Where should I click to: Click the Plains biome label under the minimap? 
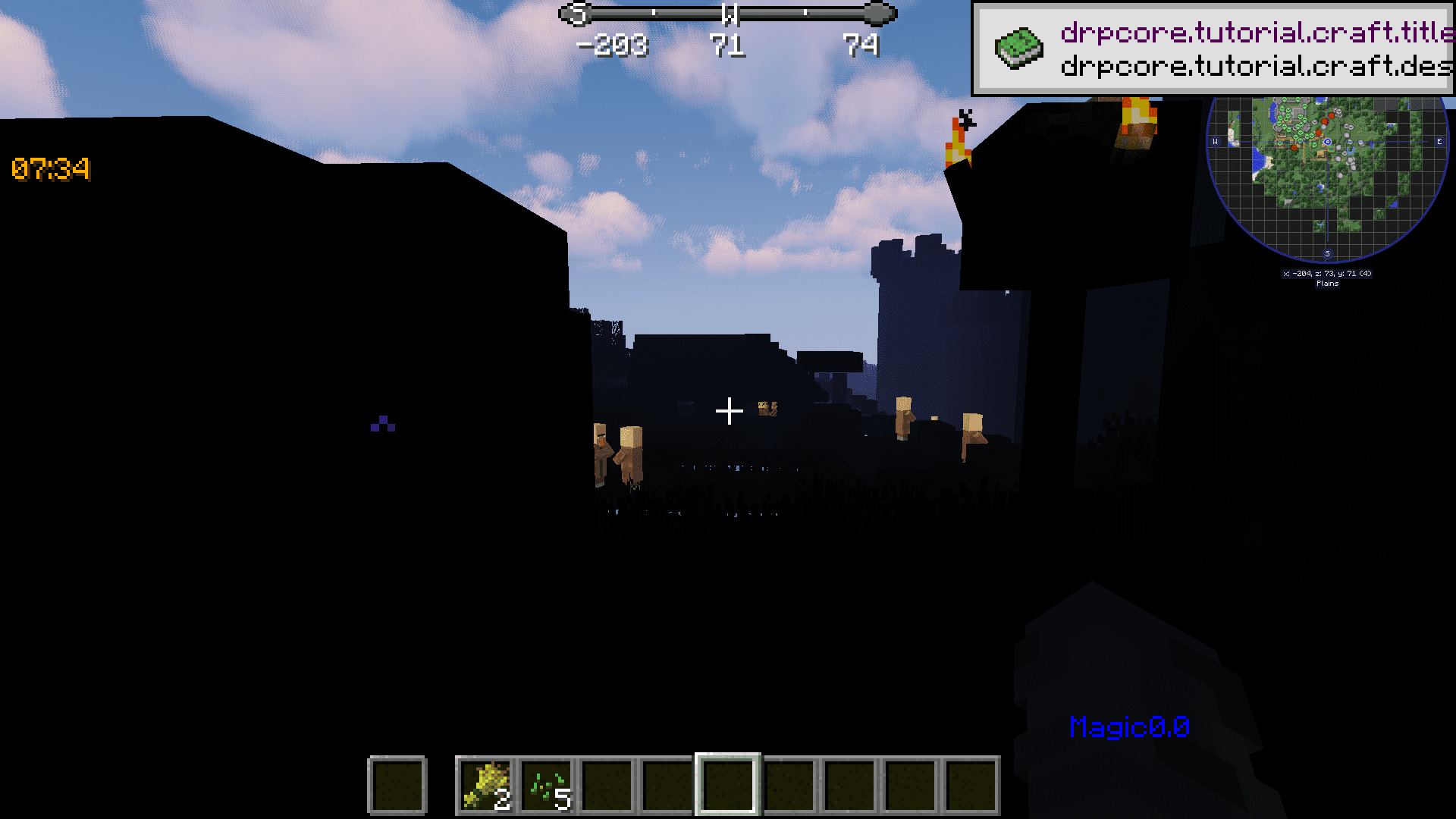[1328, 283]
